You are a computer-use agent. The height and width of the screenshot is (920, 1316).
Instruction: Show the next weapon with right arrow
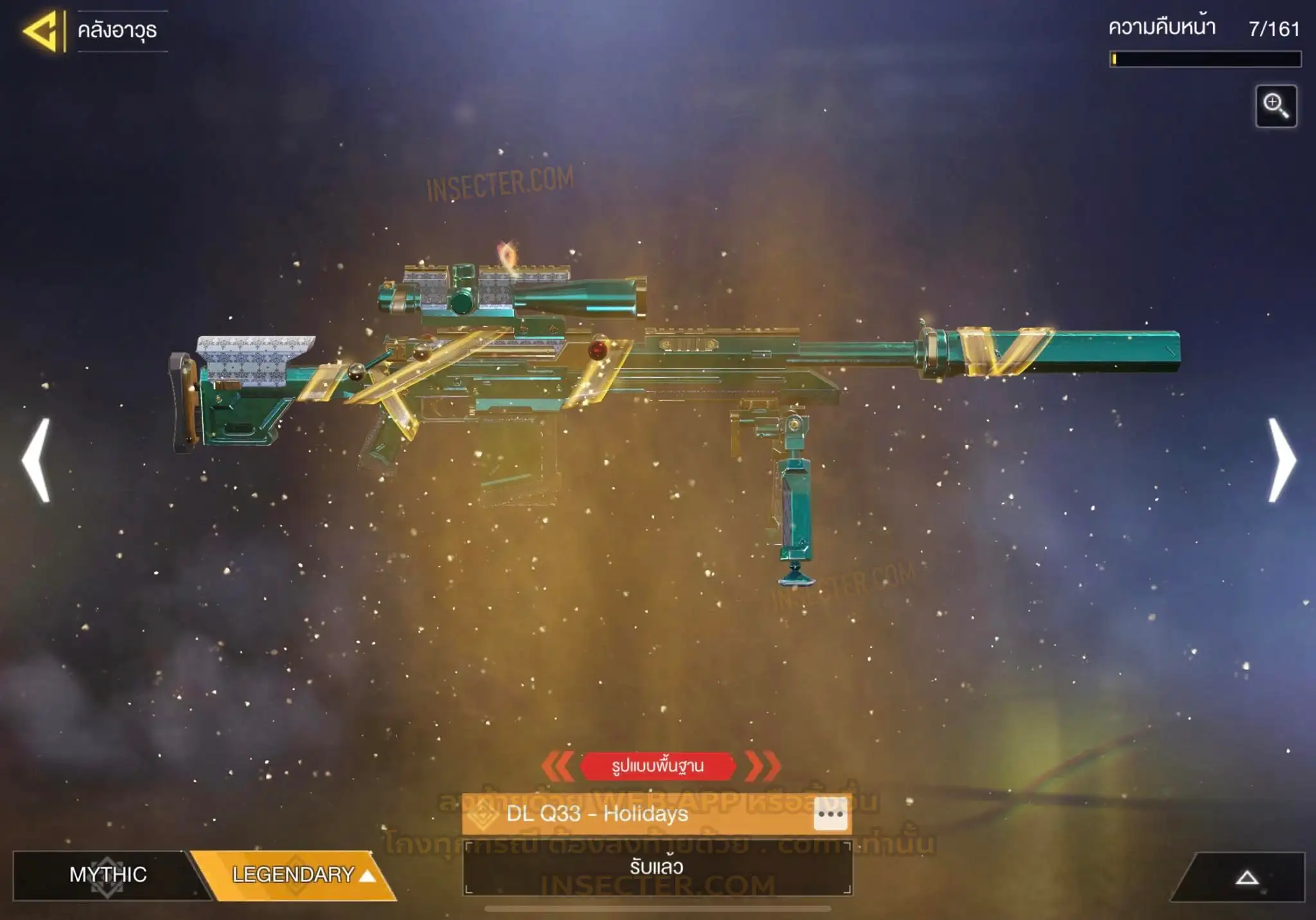tap(1281, 460)
